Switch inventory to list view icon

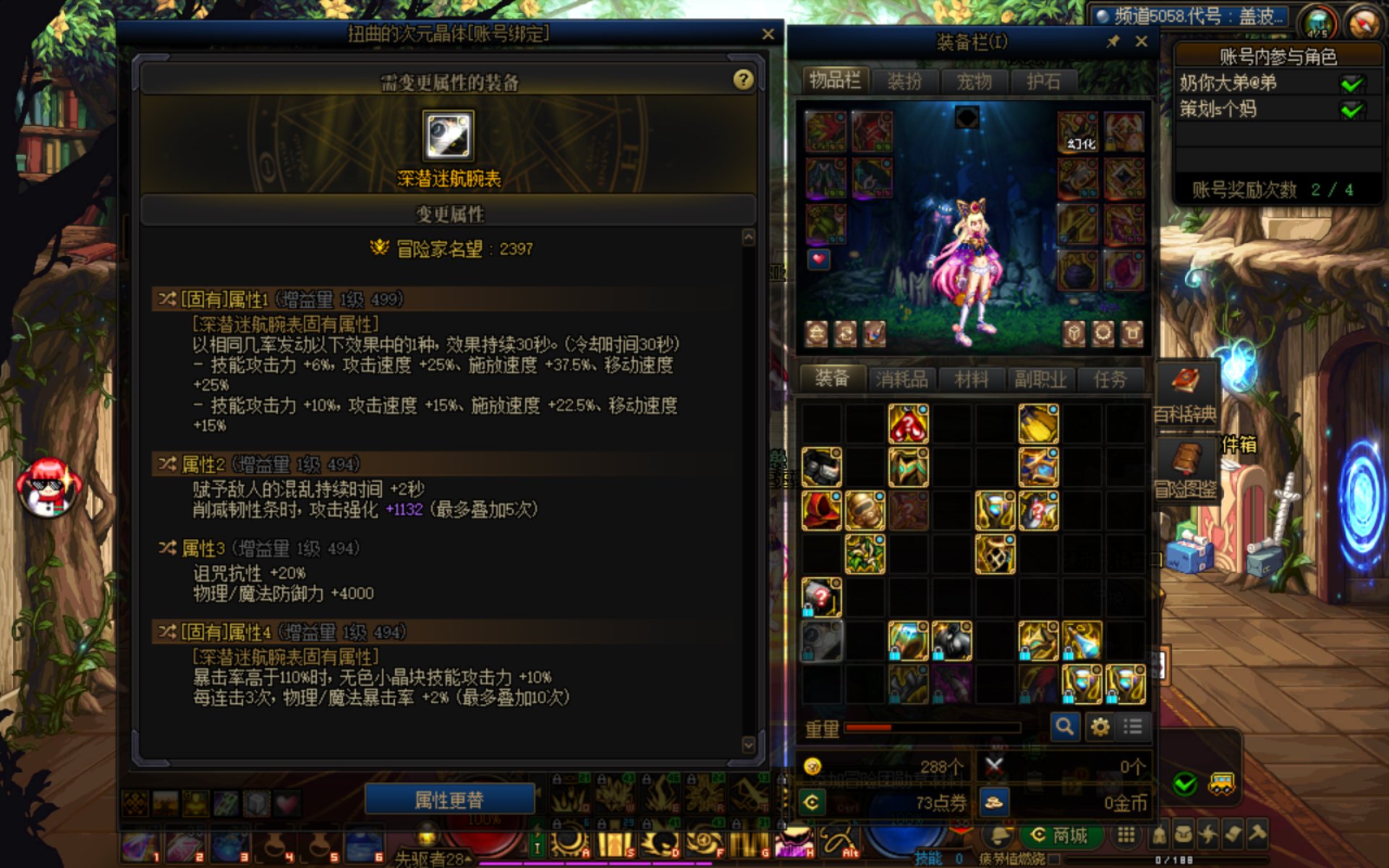point(1132,726)
